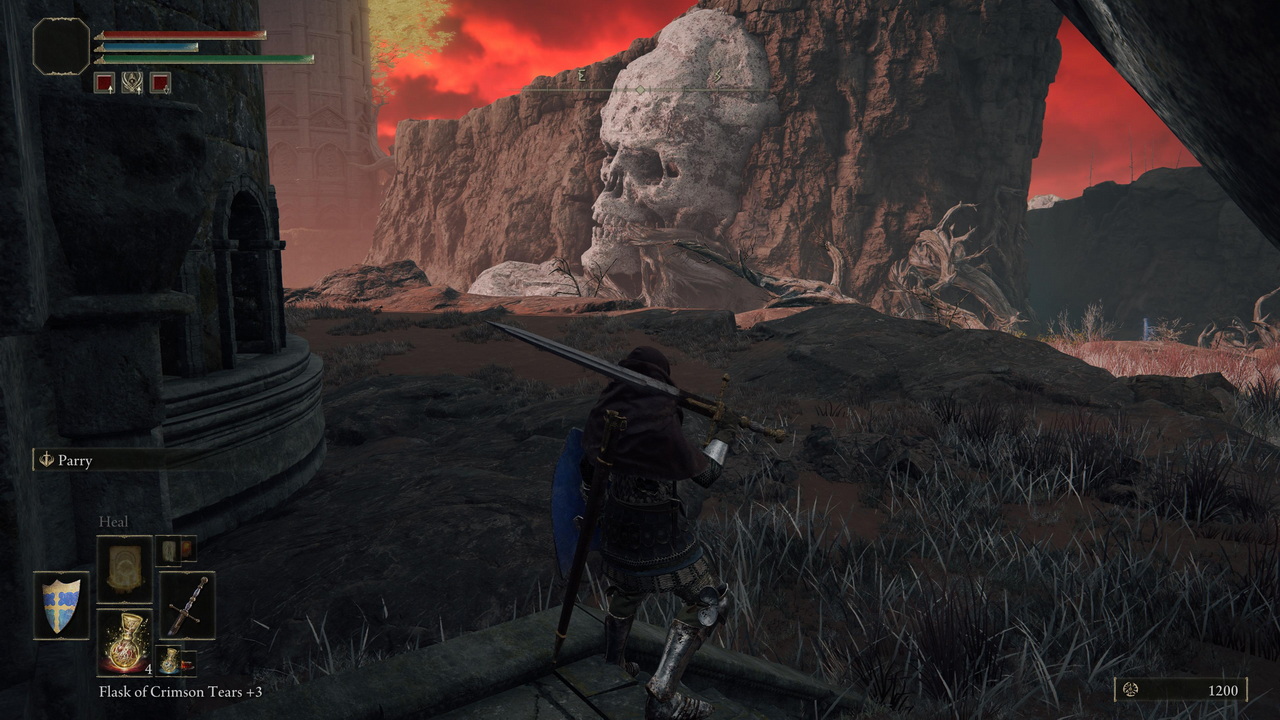1280x720 pixels.
Task: Select the equipped sword slot
Action: point(187,605)
